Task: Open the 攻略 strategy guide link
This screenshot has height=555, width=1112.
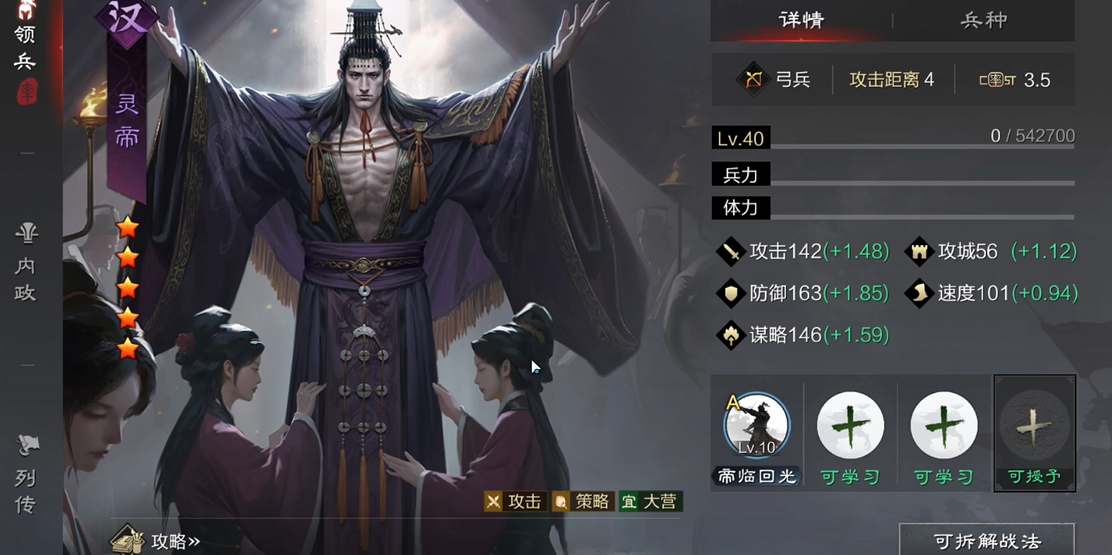Action: (x=158, y=541)
